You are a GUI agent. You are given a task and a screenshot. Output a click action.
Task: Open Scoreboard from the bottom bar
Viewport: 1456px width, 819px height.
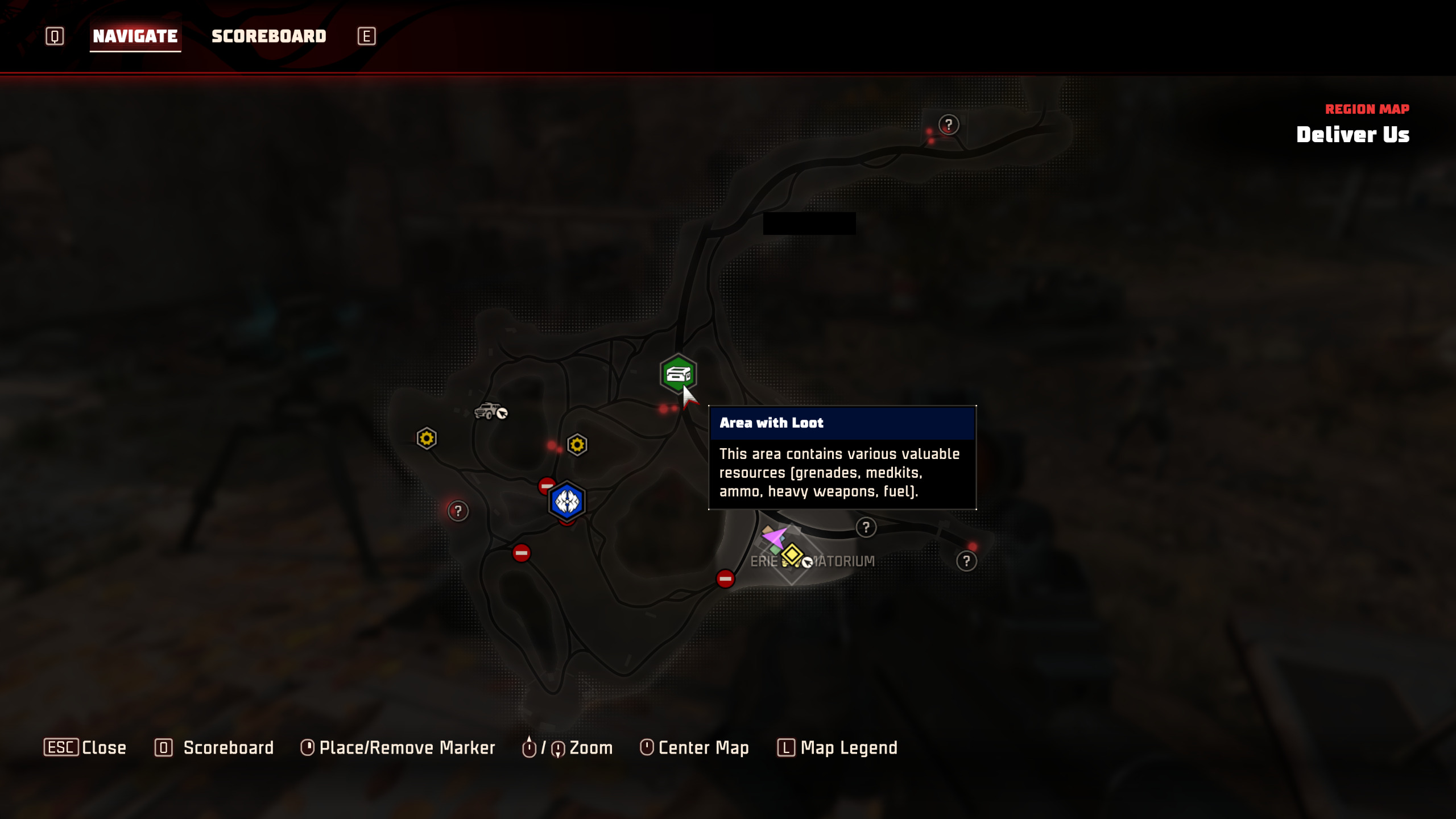[x=214, y=747]
